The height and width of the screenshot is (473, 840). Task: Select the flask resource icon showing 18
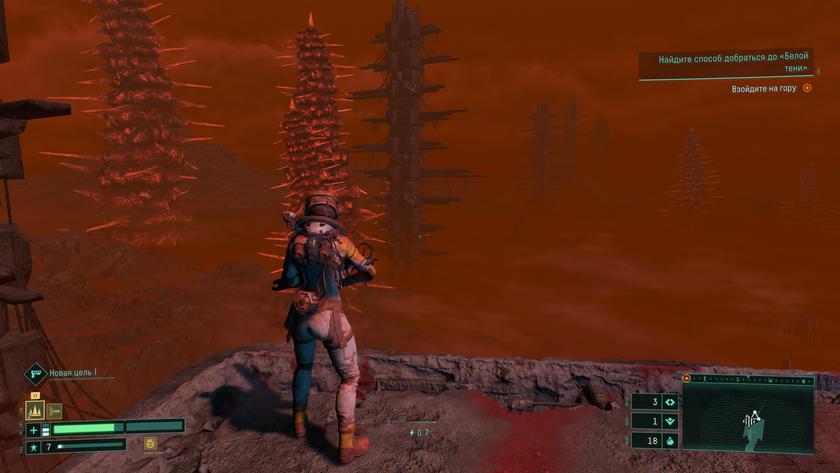point(669,440)
